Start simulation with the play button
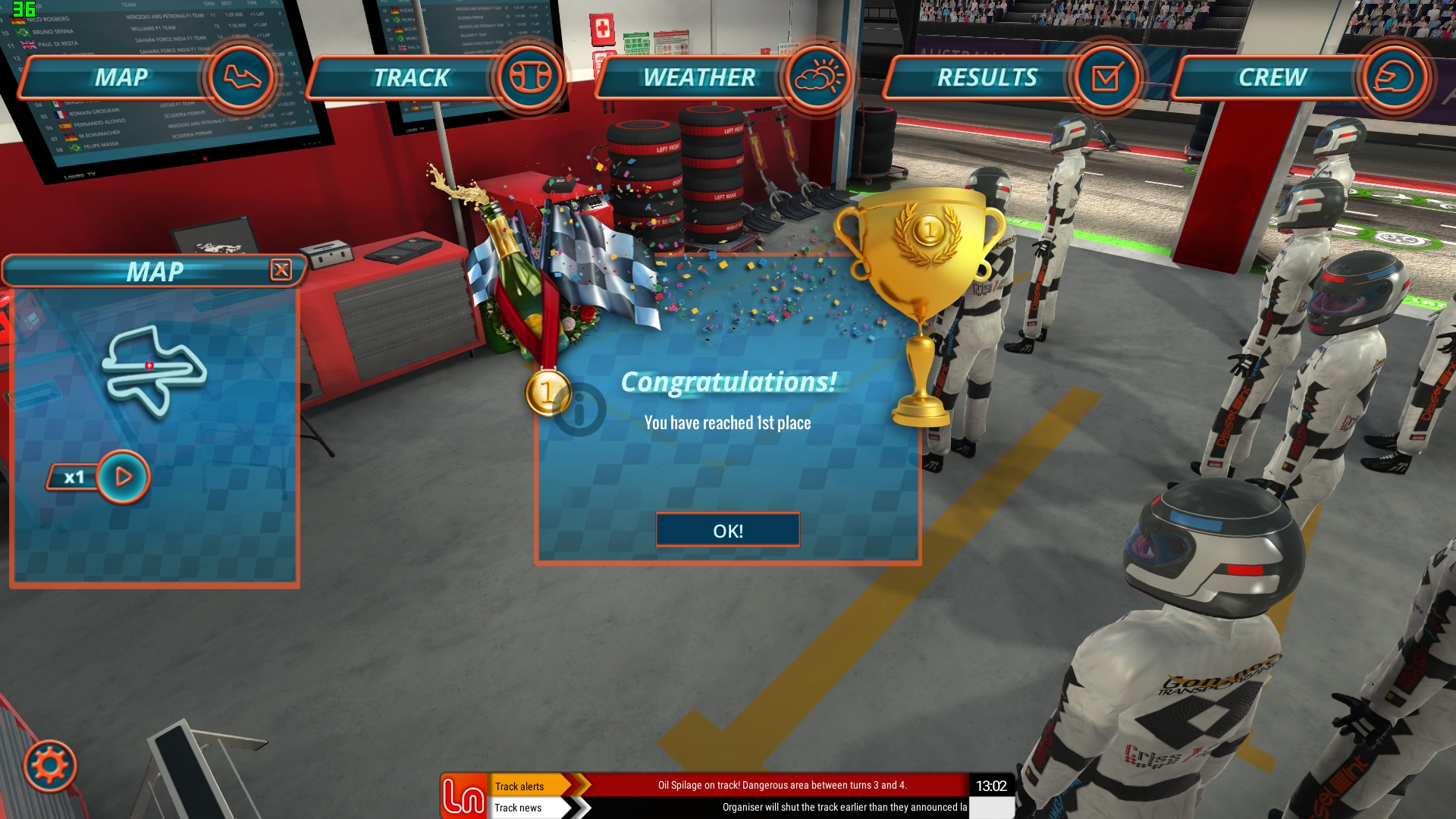1456x819 pixels. [x=124, y=475]
